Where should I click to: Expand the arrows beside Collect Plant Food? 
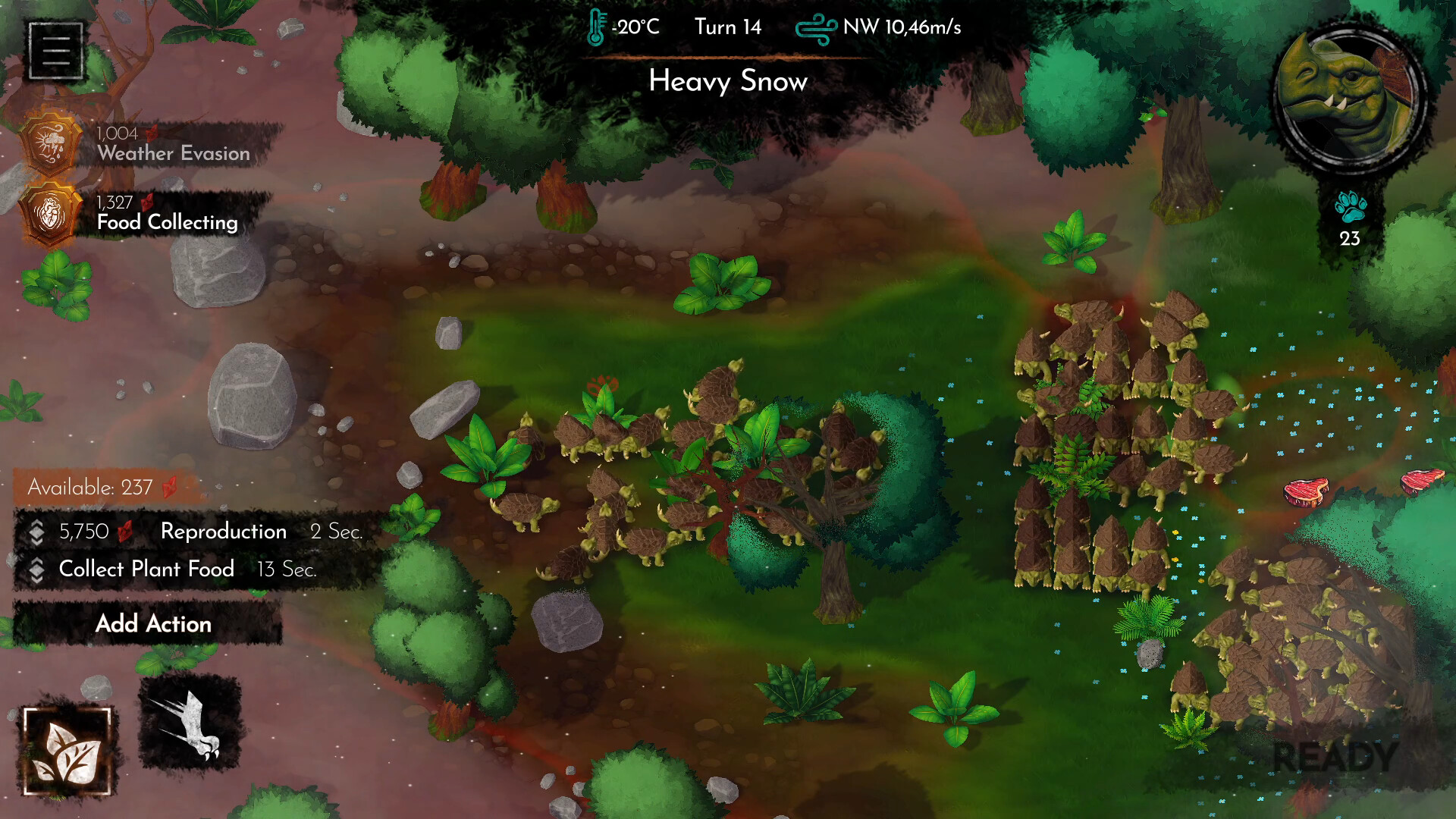[36, 570]
